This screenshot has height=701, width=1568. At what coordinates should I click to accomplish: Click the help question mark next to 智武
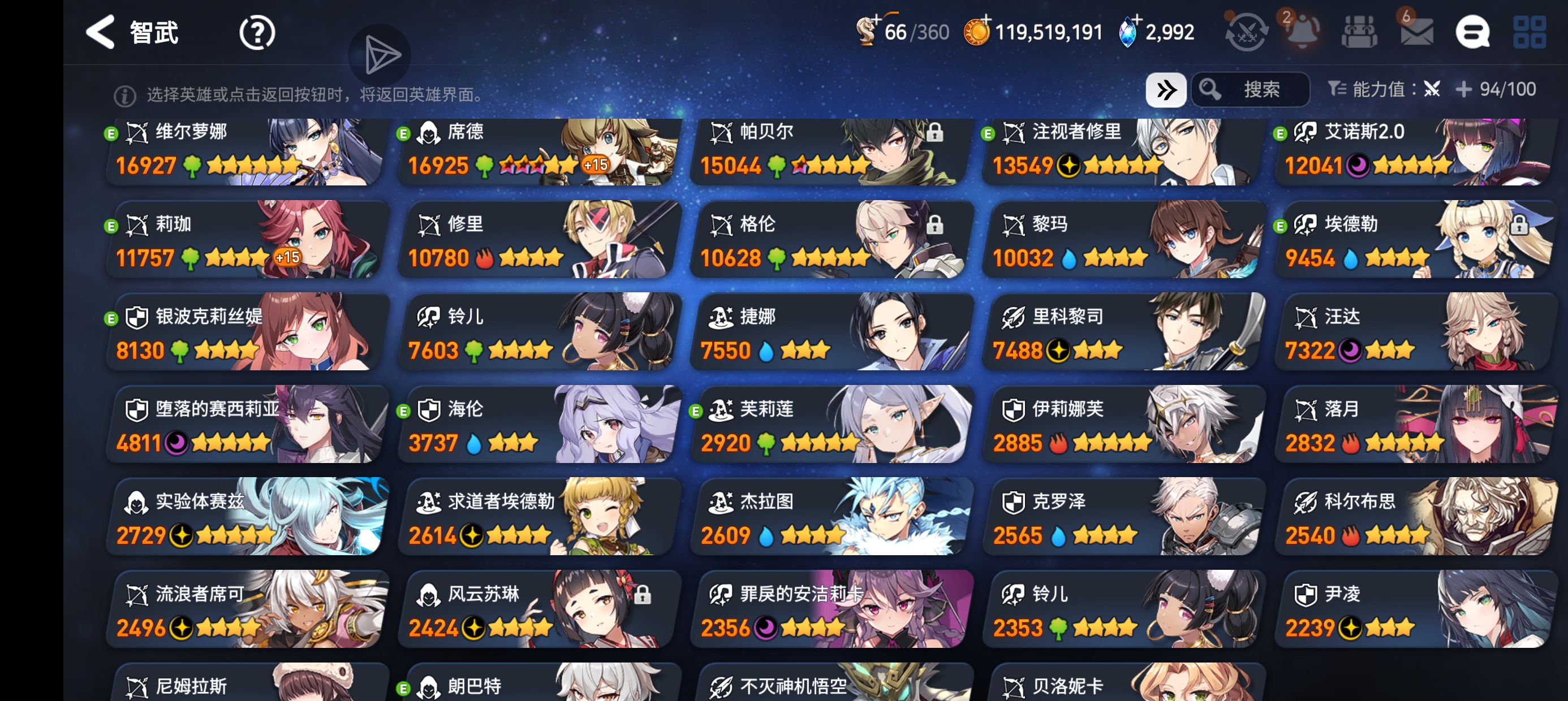point(257,32)
